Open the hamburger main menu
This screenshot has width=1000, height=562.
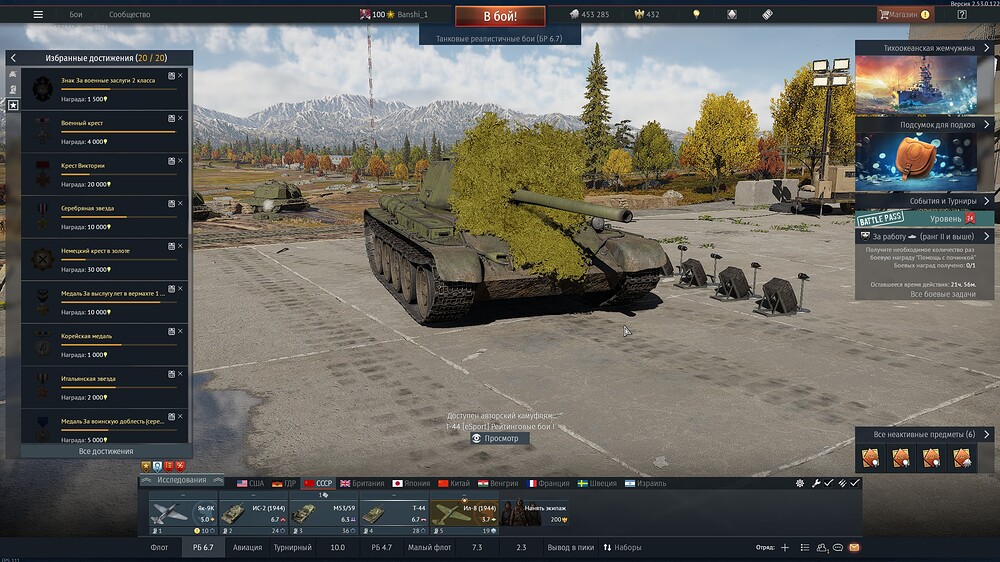point(38,15)
